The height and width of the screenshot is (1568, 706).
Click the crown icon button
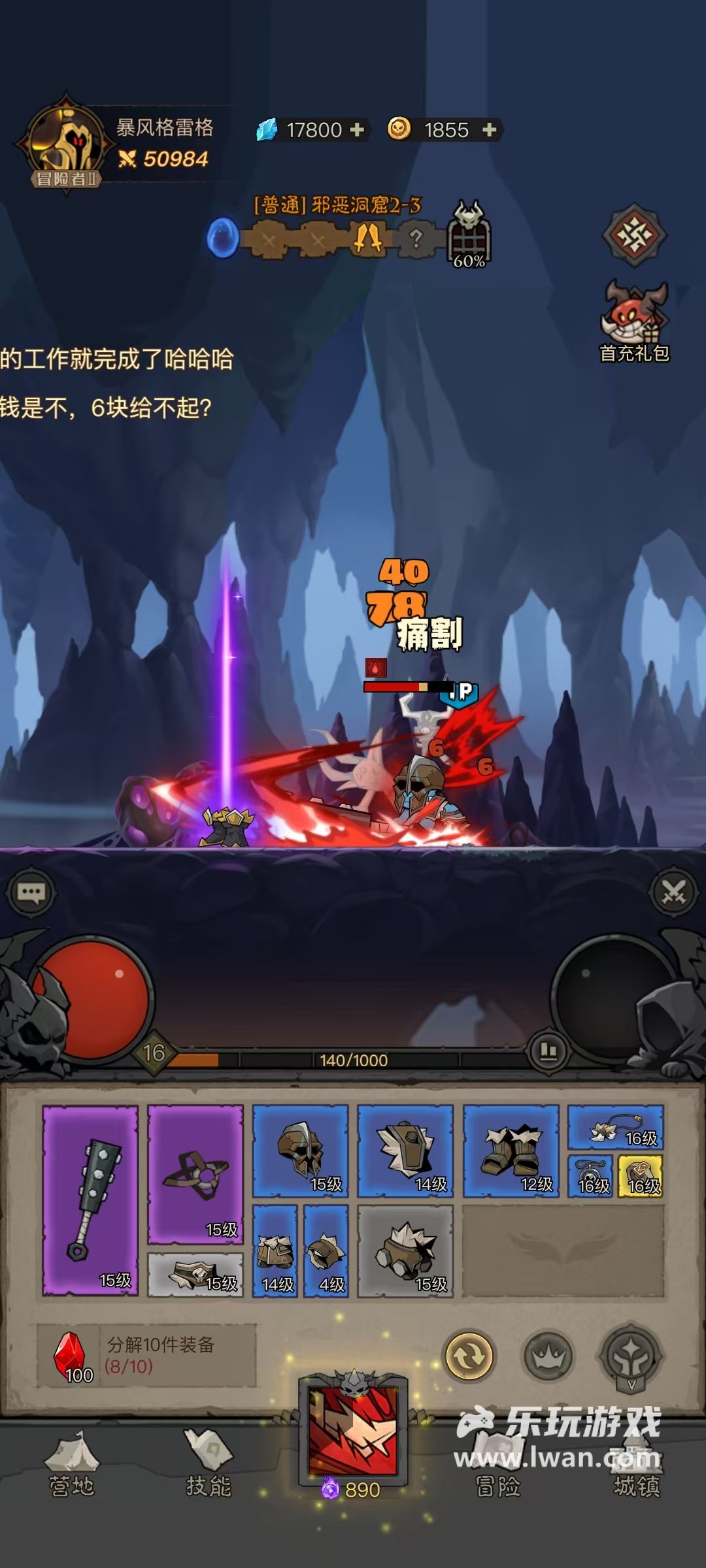point(548,1357)
